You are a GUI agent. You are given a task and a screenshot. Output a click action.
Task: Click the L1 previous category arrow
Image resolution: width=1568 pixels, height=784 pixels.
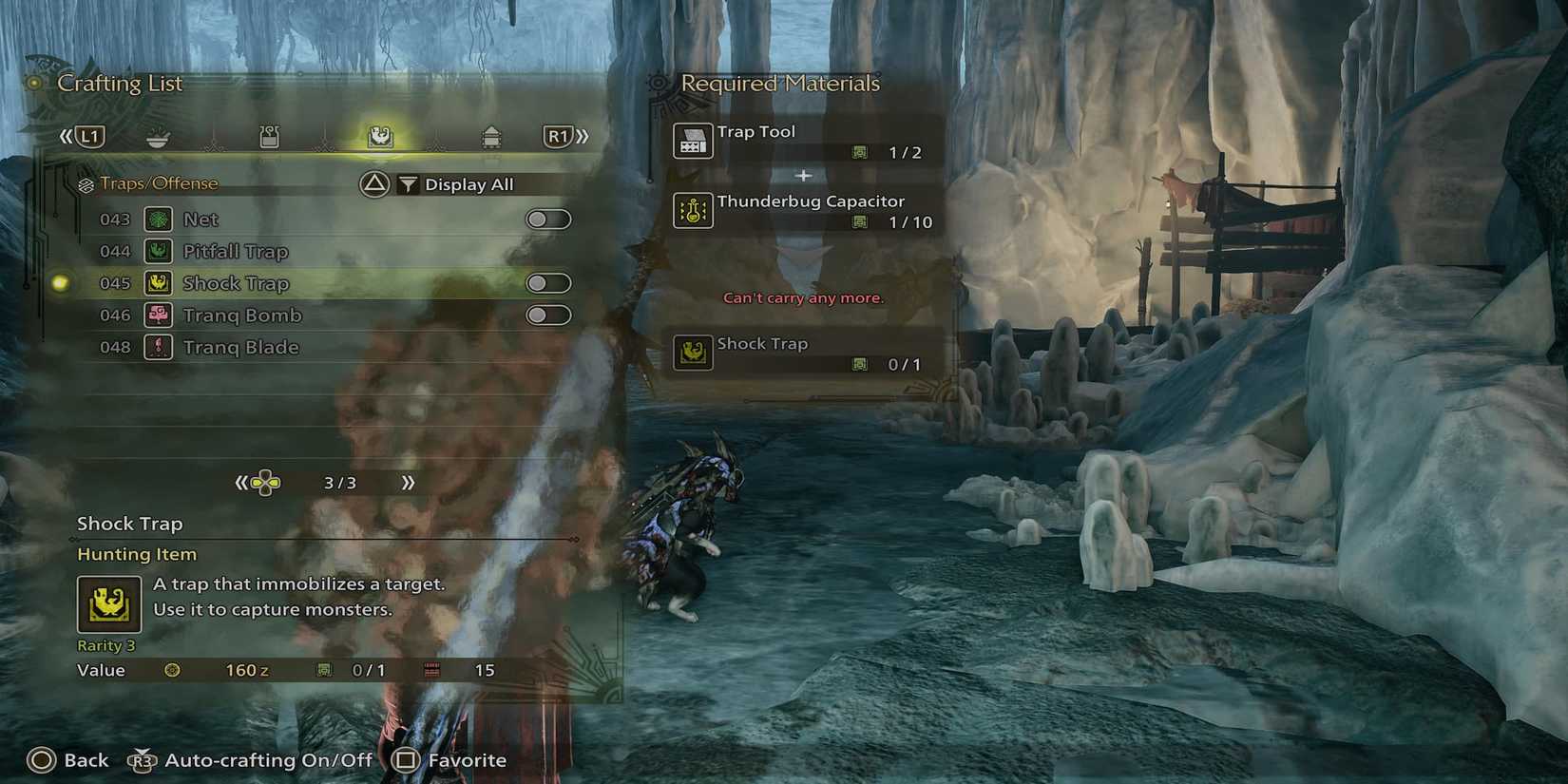coord(89,136)
